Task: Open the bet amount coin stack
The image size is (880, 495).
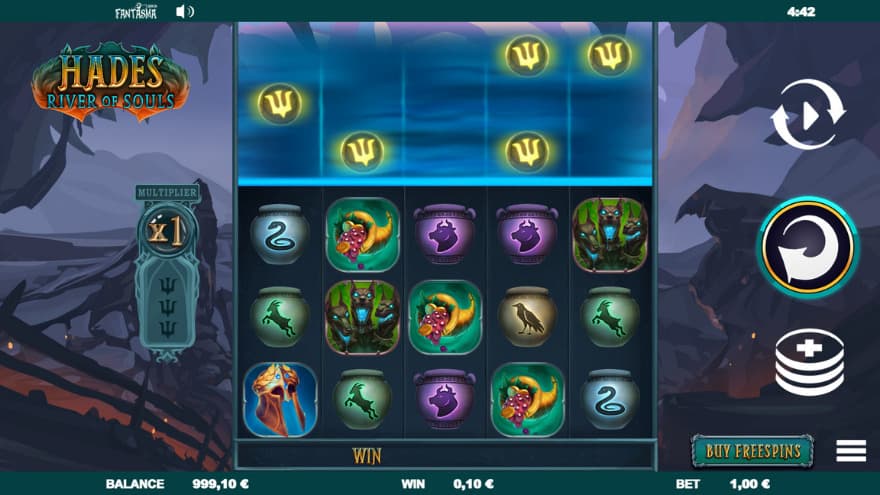Action: point(809,362)
